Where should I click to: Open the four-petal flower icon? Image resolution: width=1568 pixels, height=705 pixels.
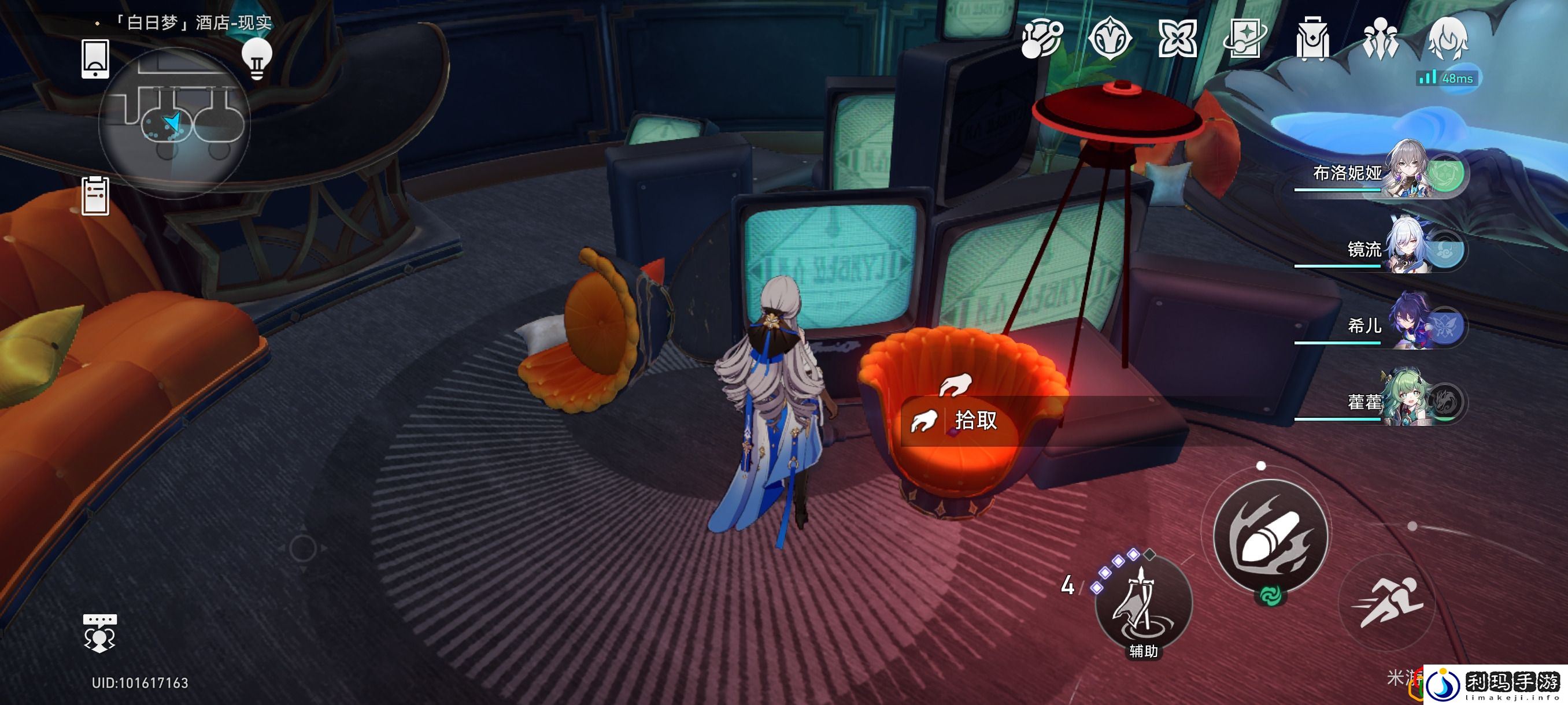tap(1177, 39)
